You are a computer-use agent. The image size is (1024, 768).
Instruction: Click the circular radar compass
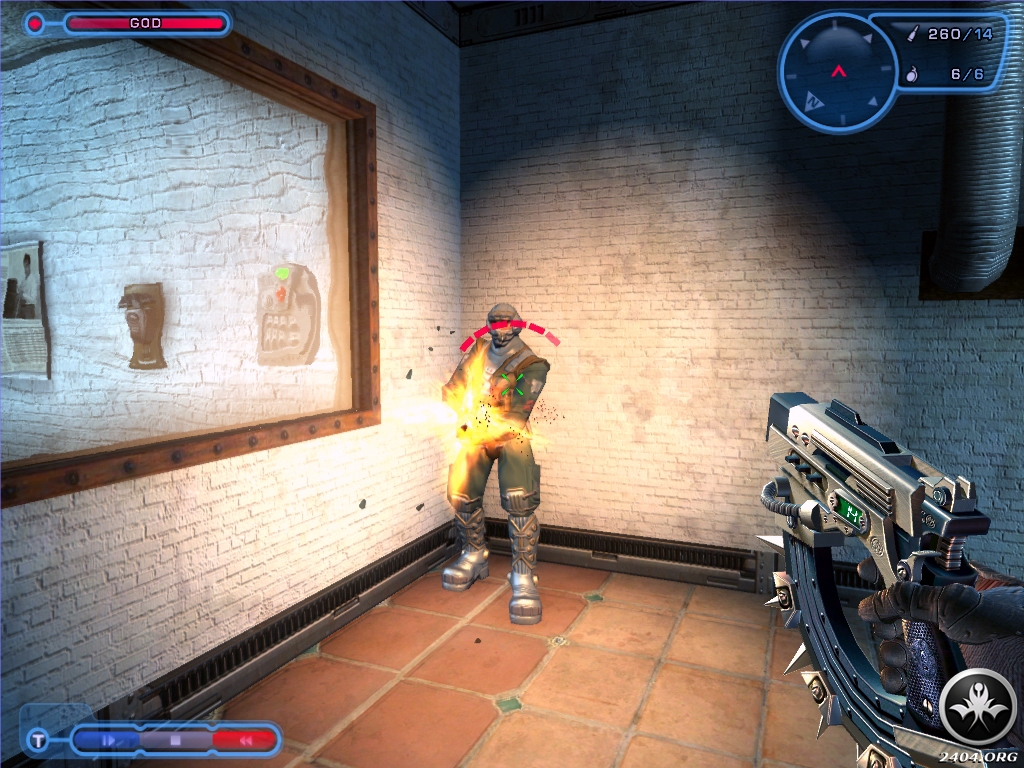[837, 71]
